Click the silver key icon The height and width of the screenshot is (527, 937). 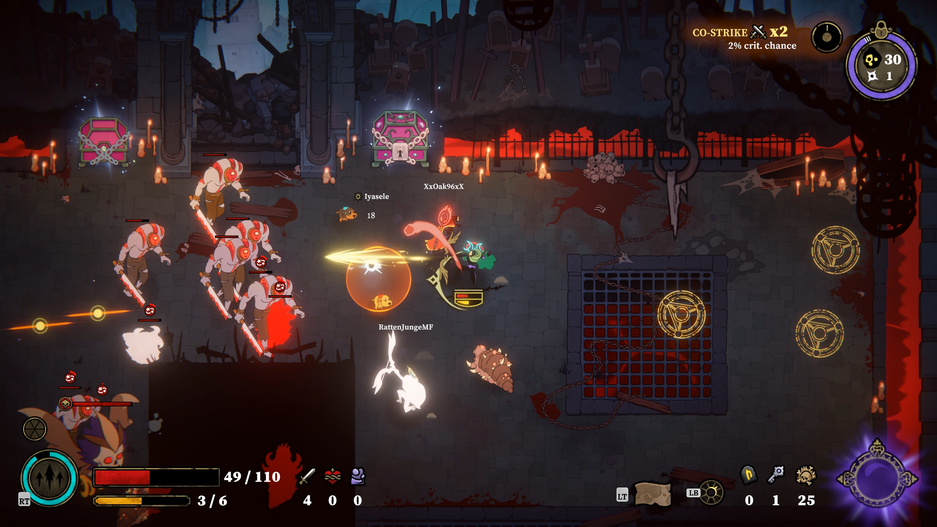click(775, 474)
